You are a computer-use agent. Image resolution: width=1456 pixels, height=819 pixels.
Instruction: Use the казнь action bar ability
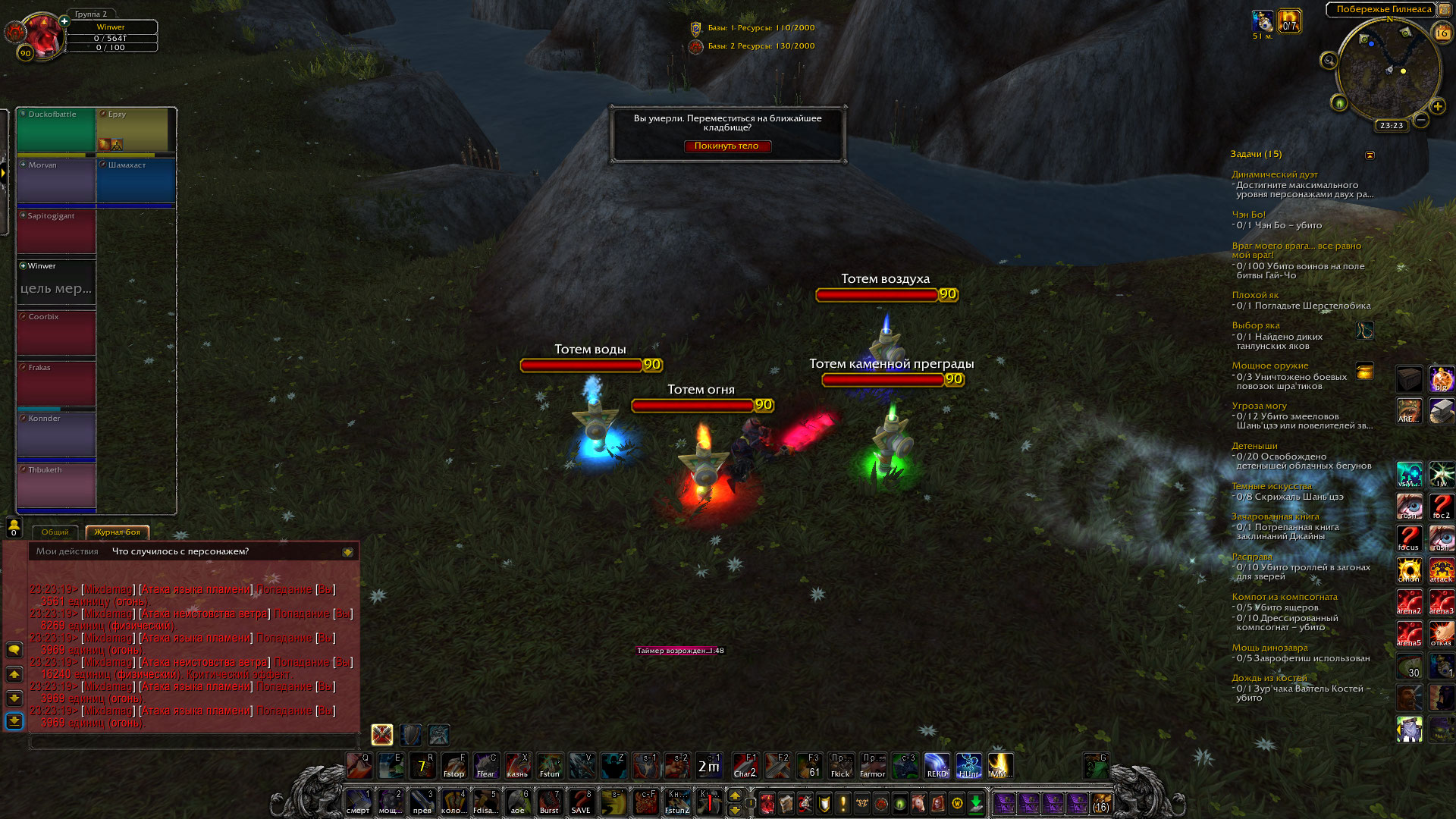pyautogui.click(x=517, y=766)
